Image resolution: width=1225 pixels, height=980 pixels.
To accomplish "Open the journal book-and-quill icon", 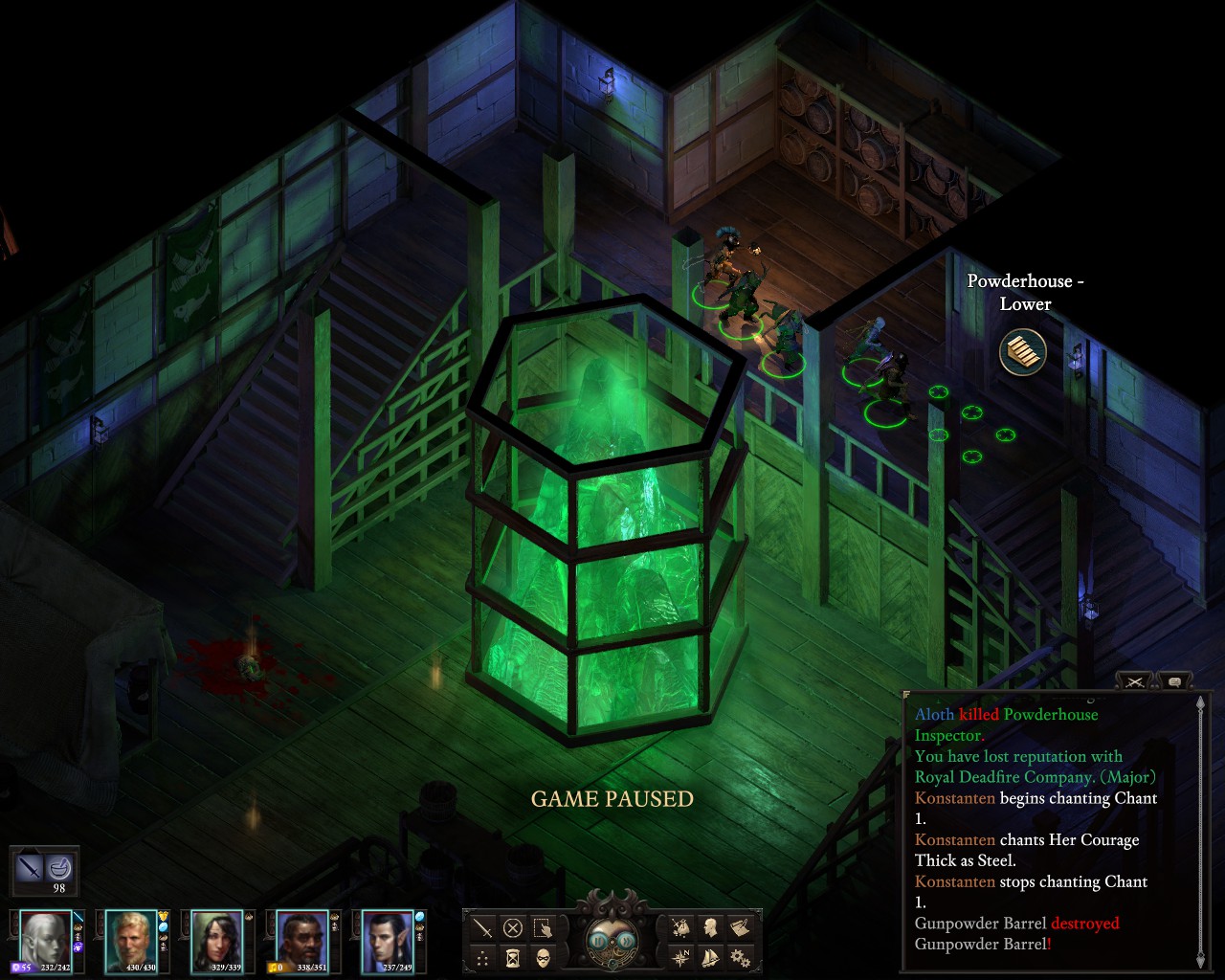I will (x=740, y=927).
